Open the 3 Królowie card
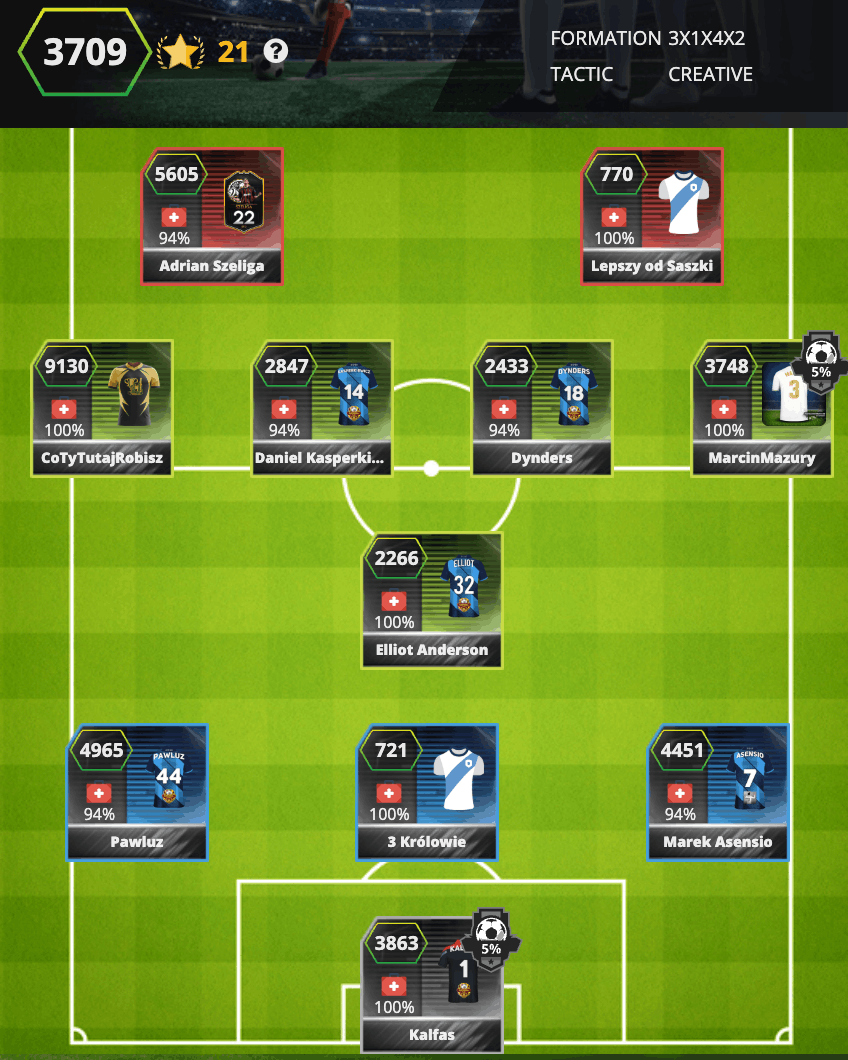The height and width of the screenshot is (1060, 848). (428, 792)
